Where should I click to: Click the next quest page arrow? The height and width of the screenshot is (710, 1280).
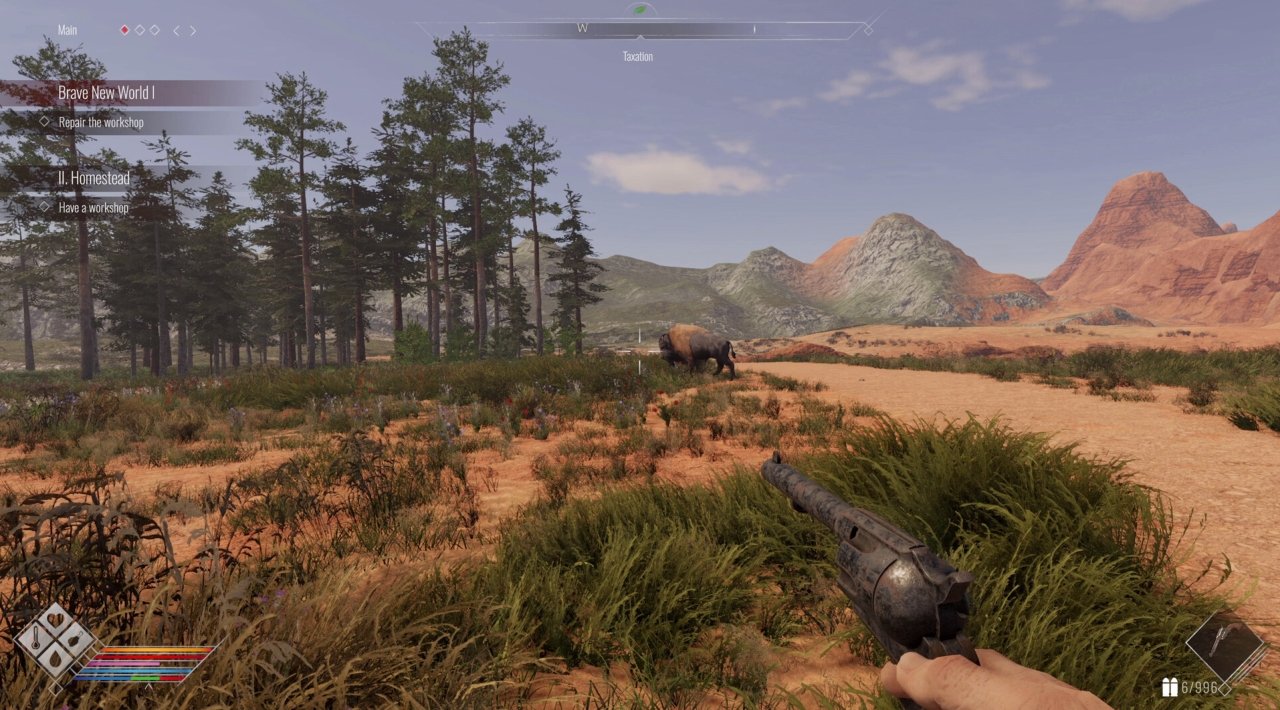coord(193,30)
